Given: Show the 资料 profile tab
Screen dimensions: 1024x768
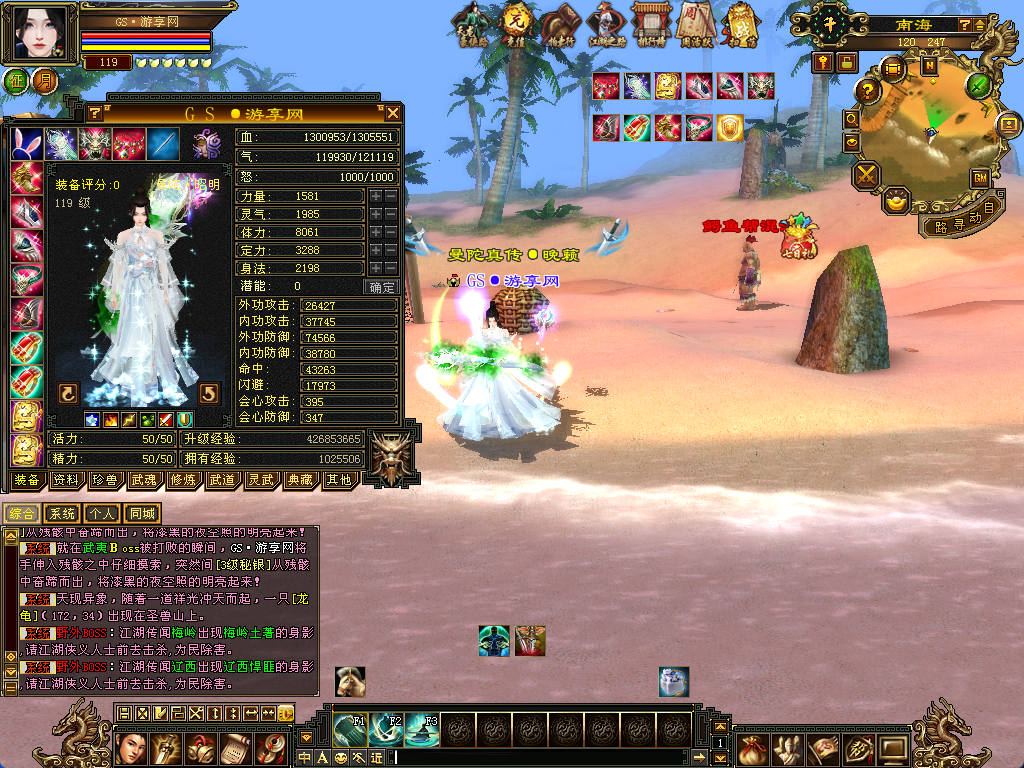Looking at the screenshot, I should [65, 480].
